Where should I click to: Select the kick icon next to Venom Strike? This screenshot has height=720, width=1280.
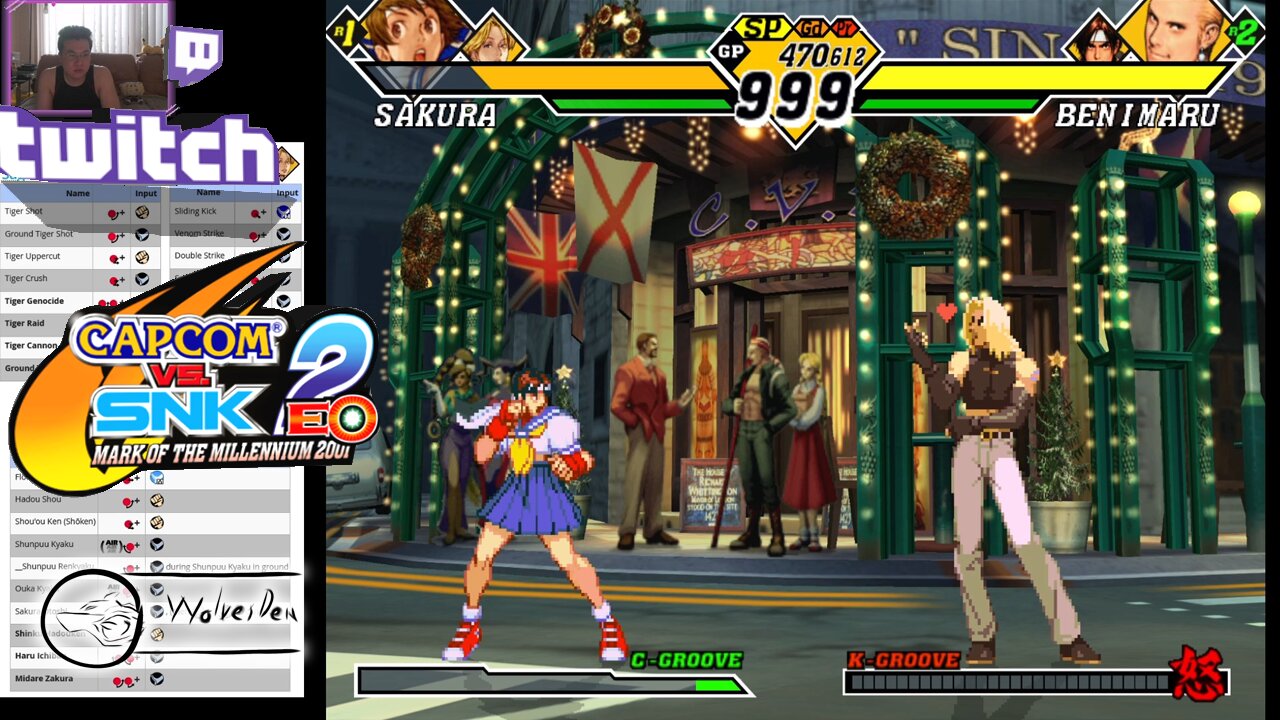pos(282,234)
